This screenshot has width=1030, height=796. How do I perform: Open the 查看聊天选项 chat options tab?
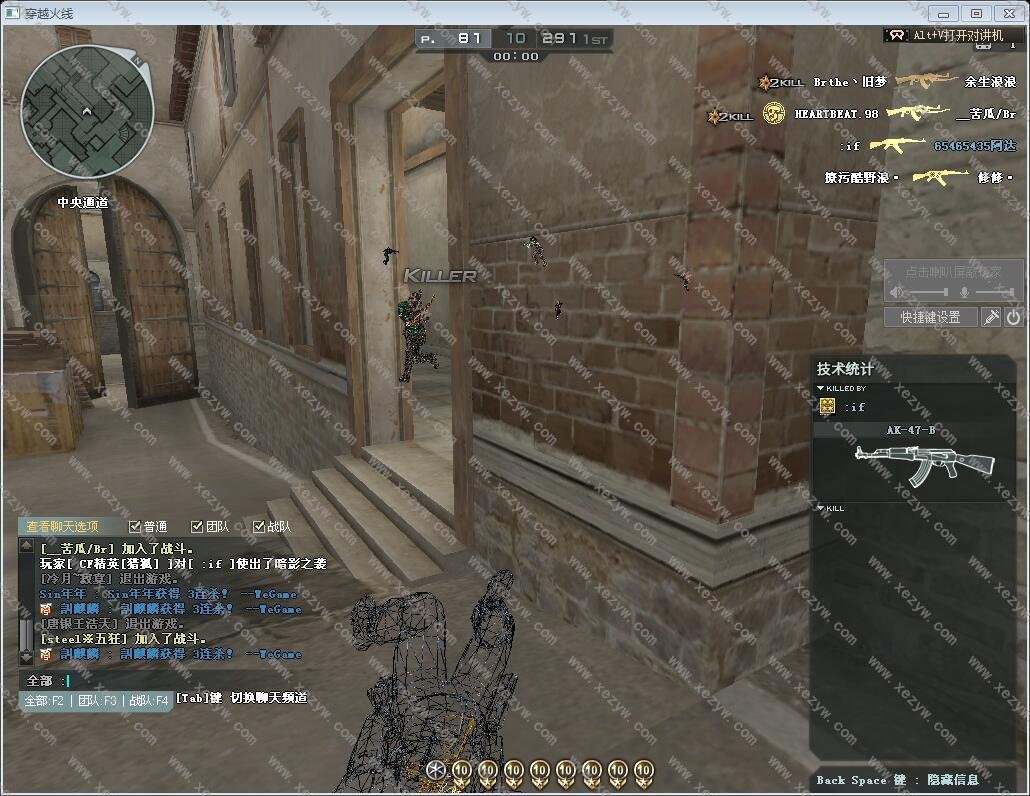(62, 527)
